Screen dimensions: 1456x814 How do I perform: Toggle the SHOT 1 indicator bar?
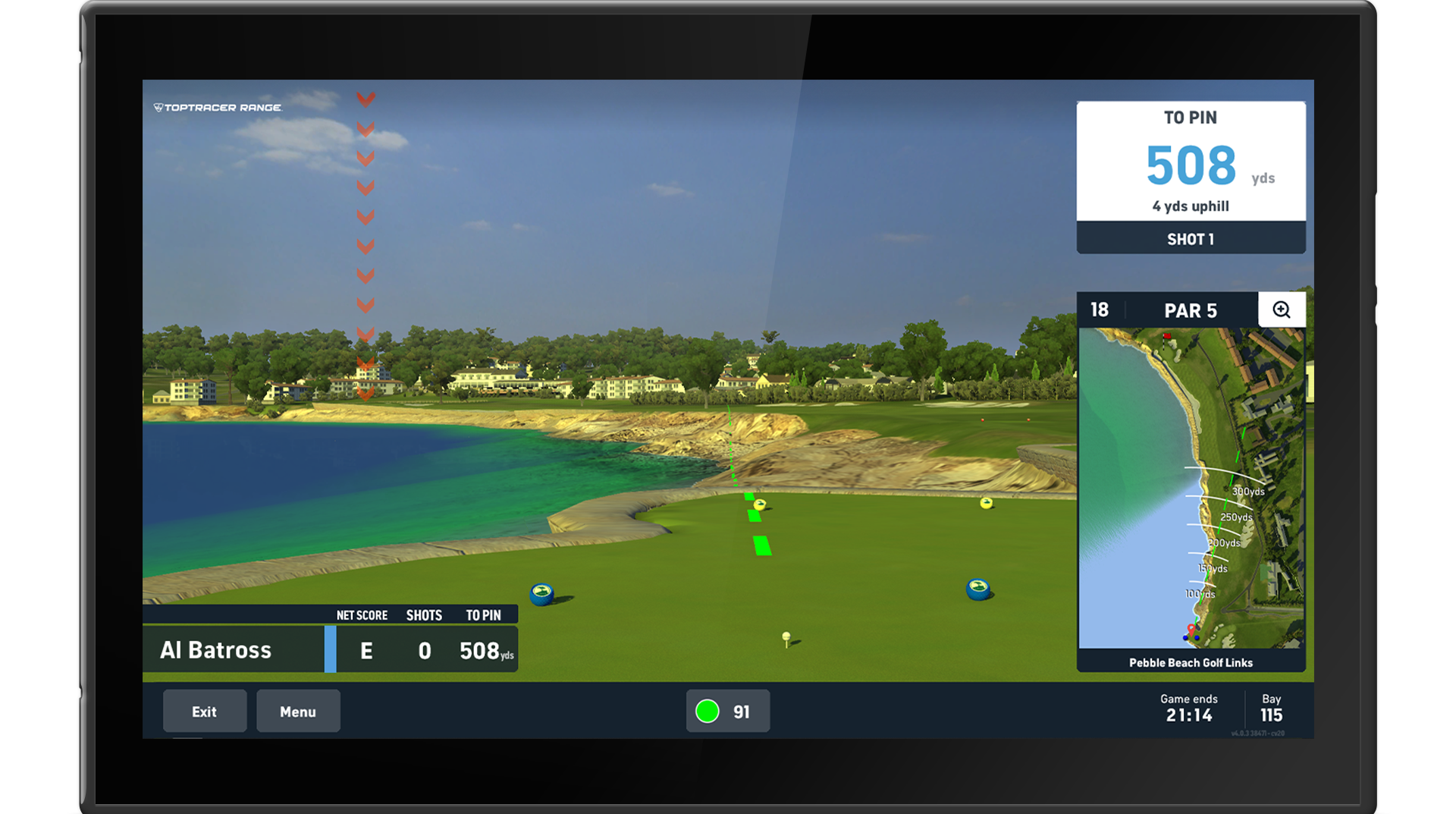[x=1191, y=238]
